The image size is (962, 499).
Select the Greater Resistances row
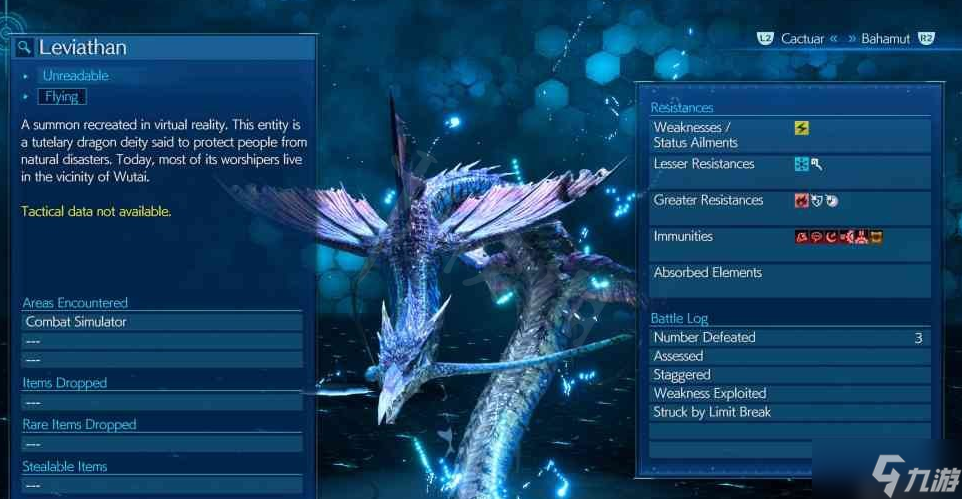click(789, 201)
